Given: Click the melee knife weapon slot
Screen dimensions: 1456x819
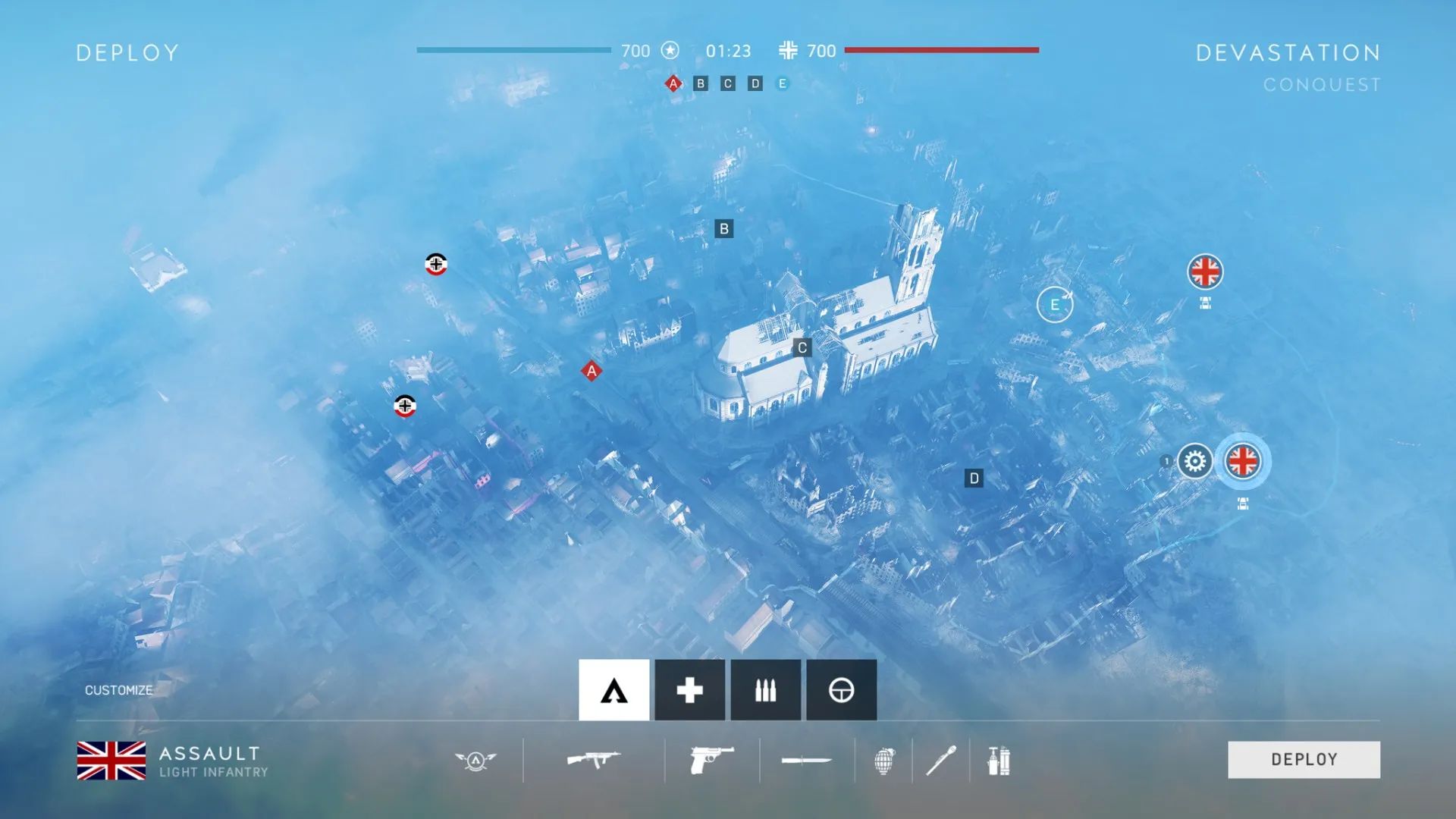Looking at the screenshot, I should [805, 759].
